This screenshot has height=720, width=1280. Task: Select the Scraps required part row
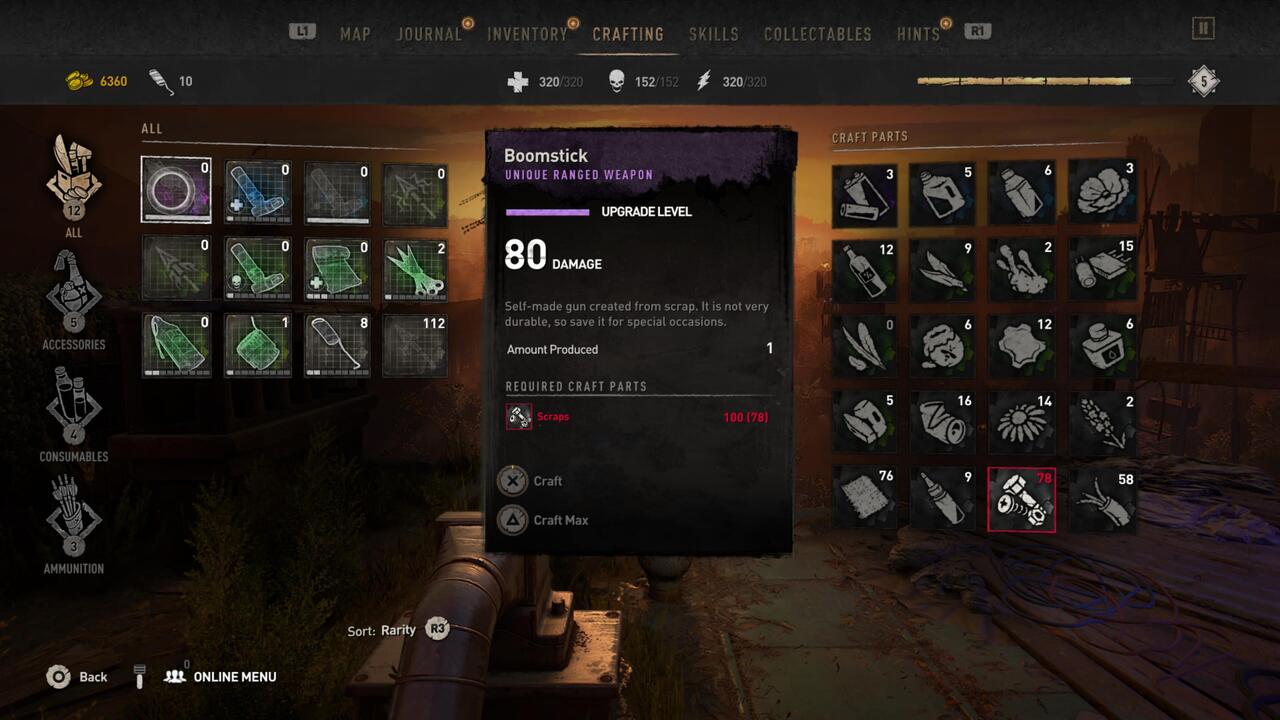coord(637,416)
